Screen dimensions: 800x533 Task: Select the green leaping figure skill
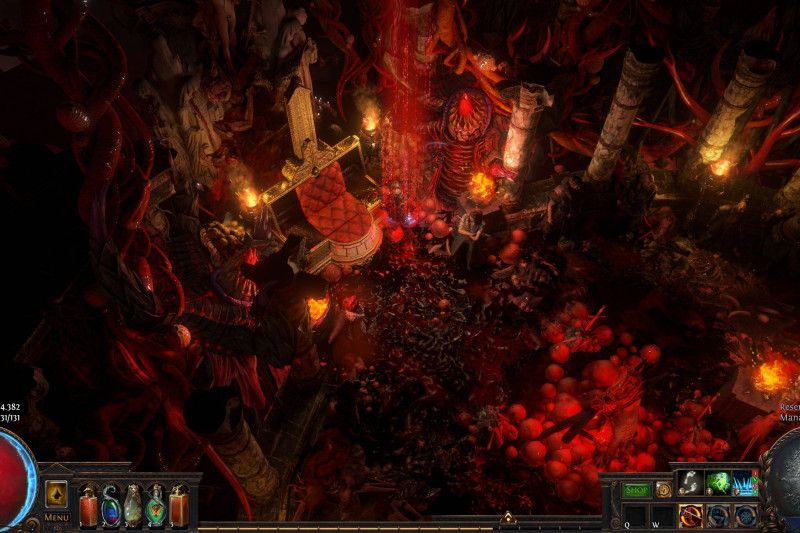click(x=718, y=483)
